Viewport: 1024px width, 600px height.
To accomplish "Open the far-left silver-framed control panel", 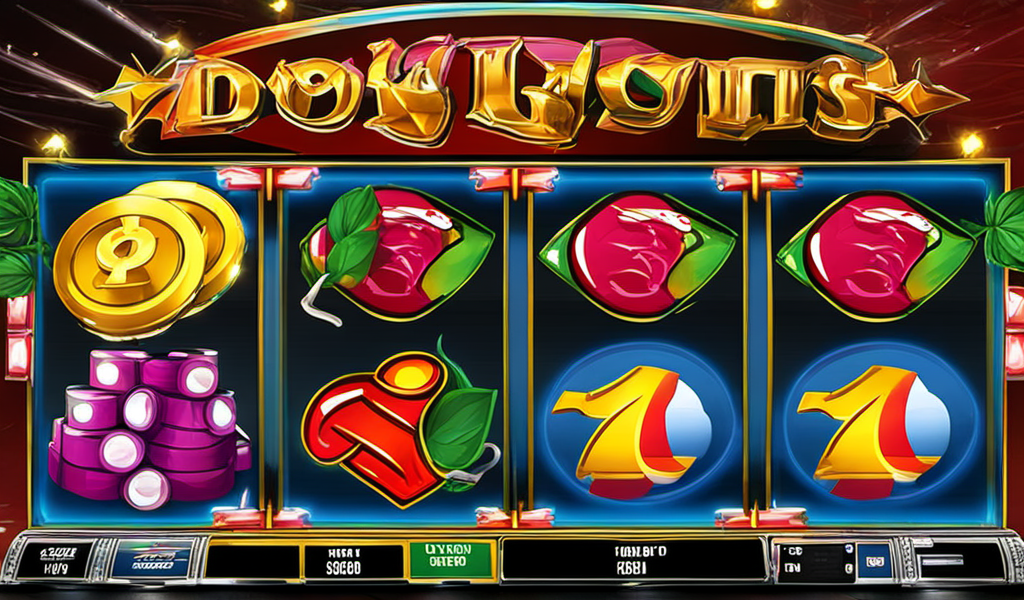I will click(56, 560).
